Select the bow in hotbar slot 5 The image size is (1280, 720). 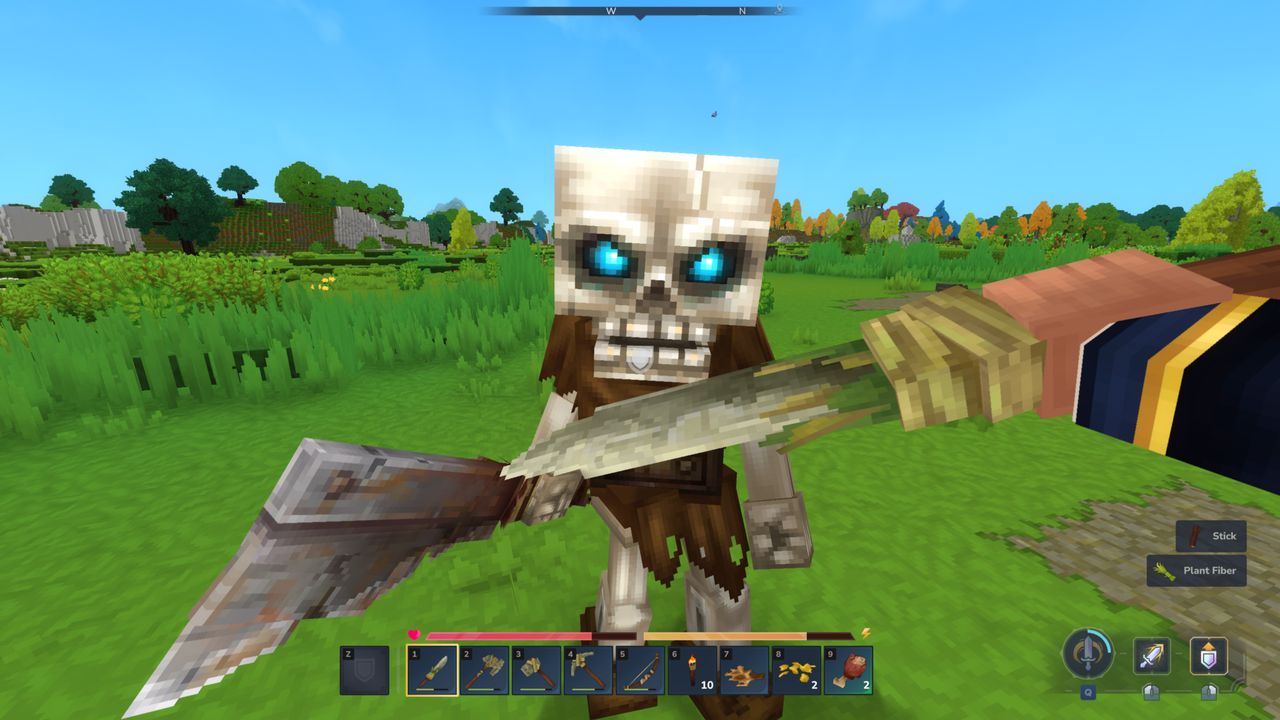(640, 670)
